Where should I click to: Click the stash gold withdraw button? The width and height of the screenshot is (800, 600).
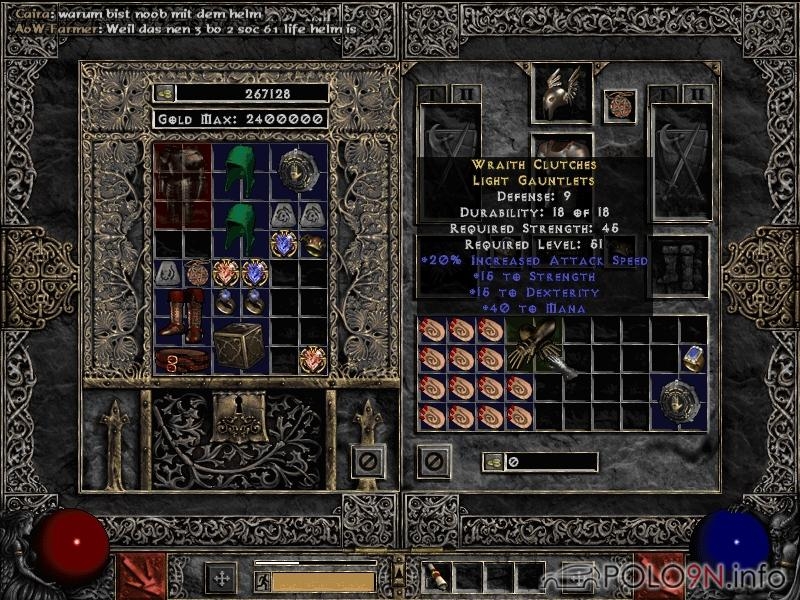point(165,93)
